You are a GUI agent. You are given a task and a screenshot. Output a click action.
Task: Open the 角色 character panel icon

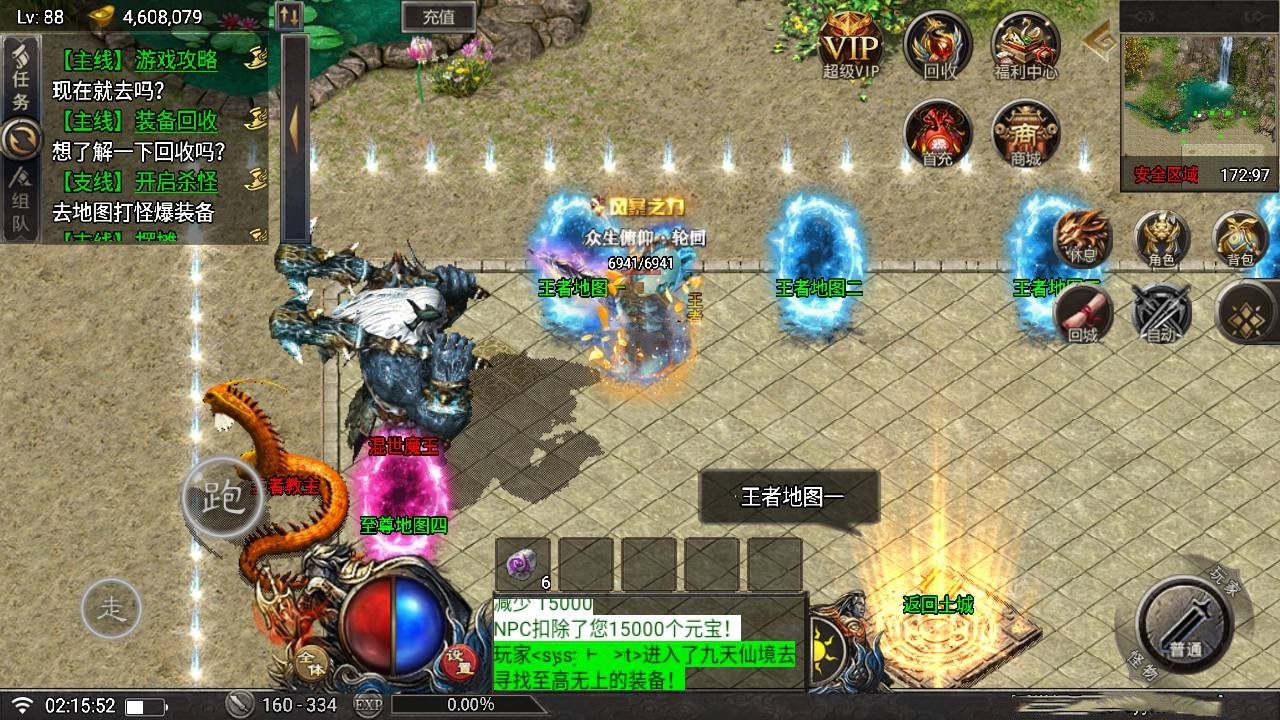tap(1163, 240)
